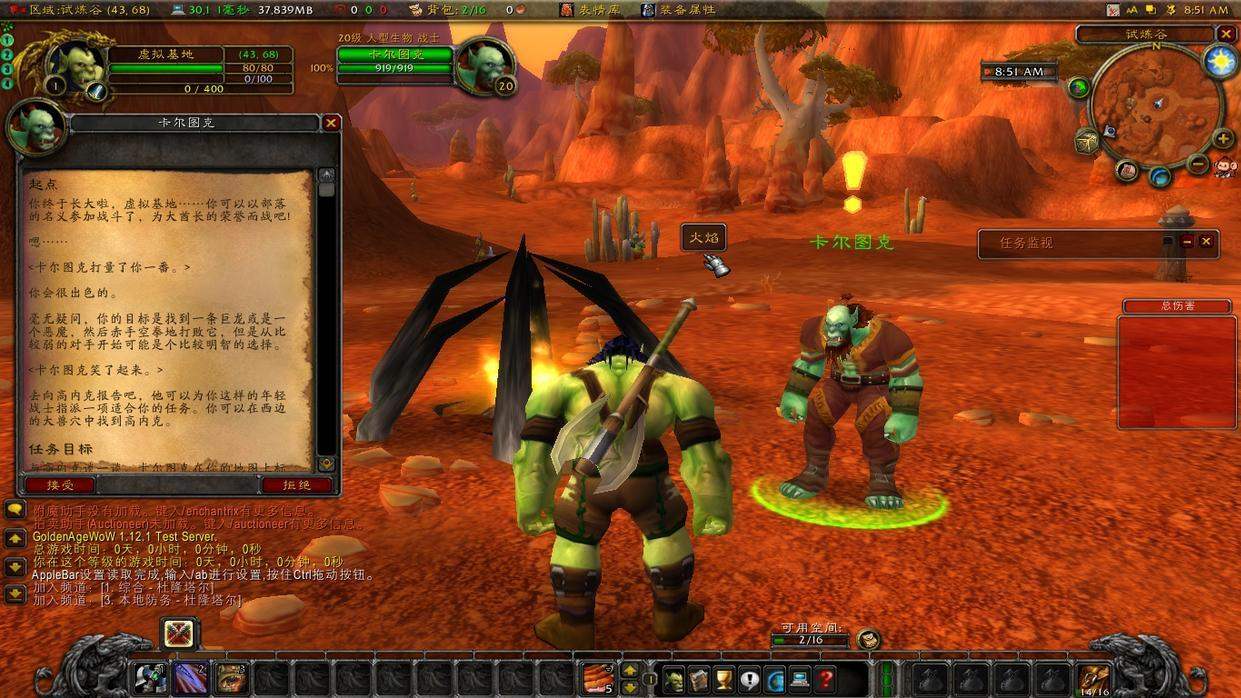This screenshot has height=698, width=1241.
Task: Open the 总伤害 damage meter header
Action: (x=1176, y=306)
